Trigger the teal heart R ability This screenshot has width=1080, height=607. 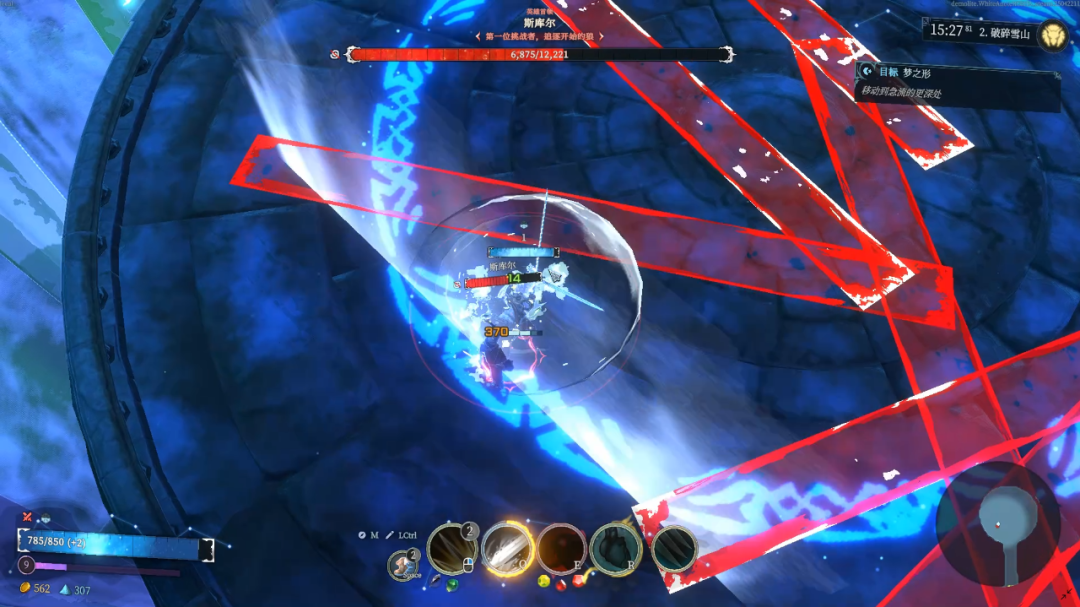[x=616, y=548]
